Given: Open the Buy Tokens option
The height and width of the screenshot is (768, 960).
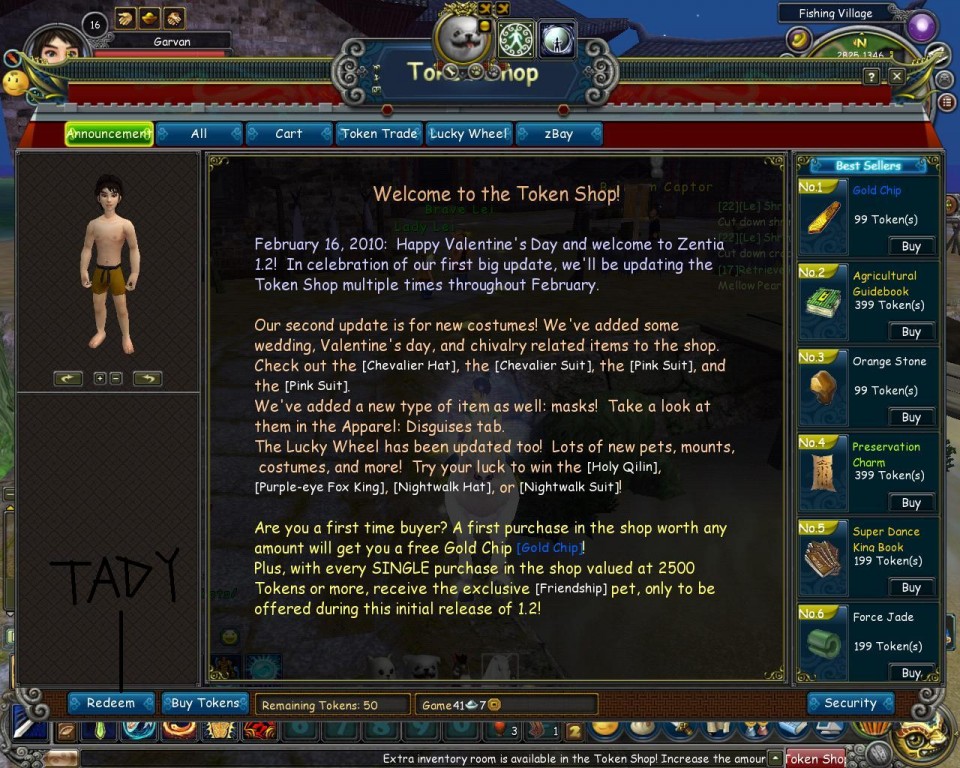Looking at the screenshot, I should [205, 703].
